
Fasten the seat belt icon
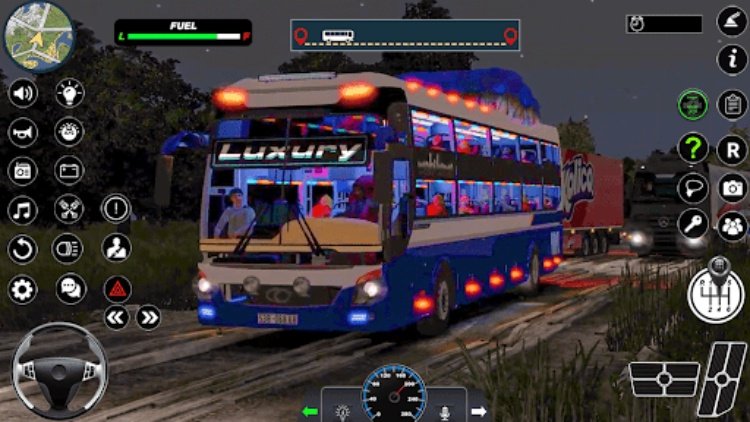point(117,247)
